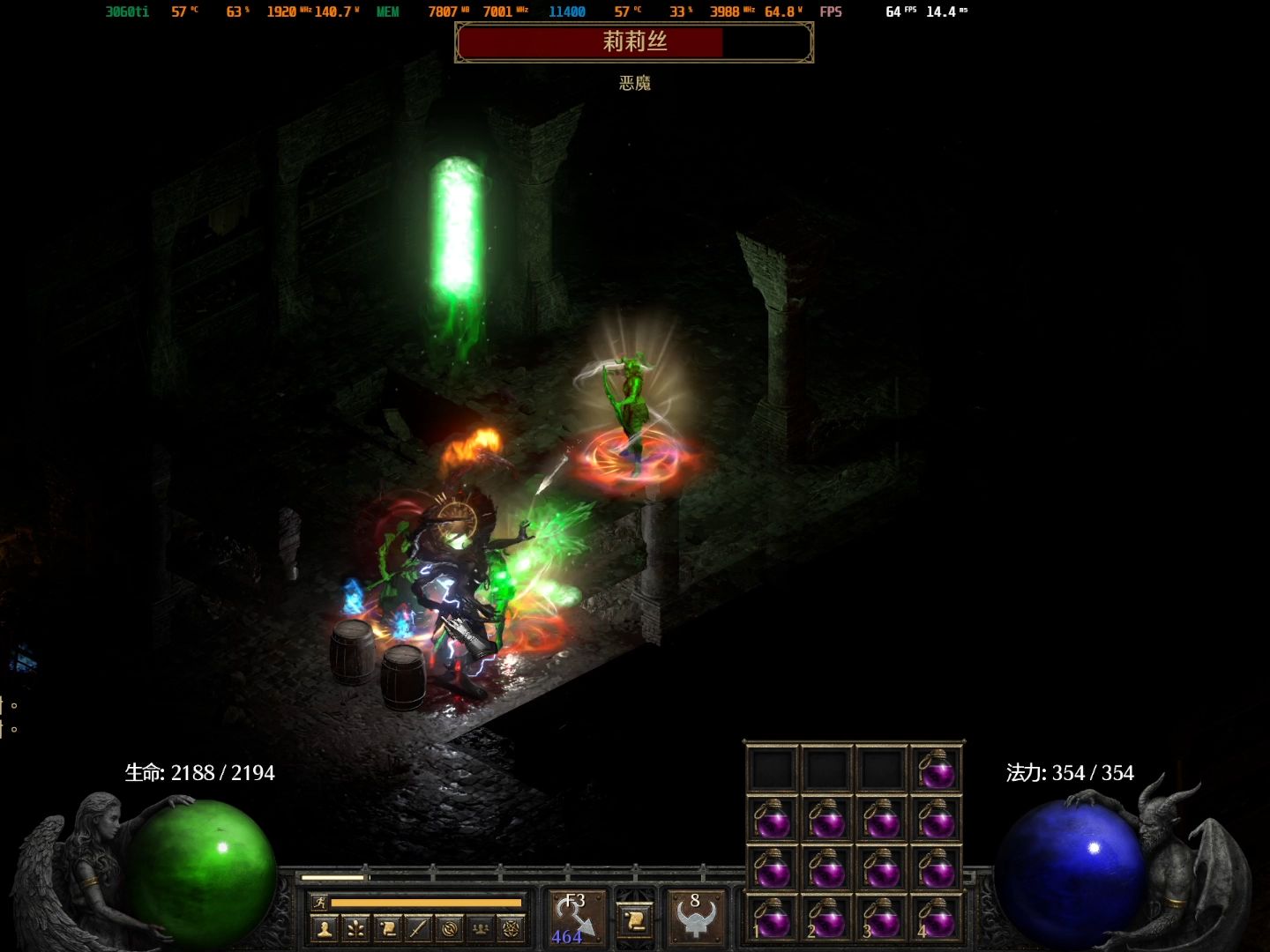Use the purple potion in belt slot 2

click(827, 919)
